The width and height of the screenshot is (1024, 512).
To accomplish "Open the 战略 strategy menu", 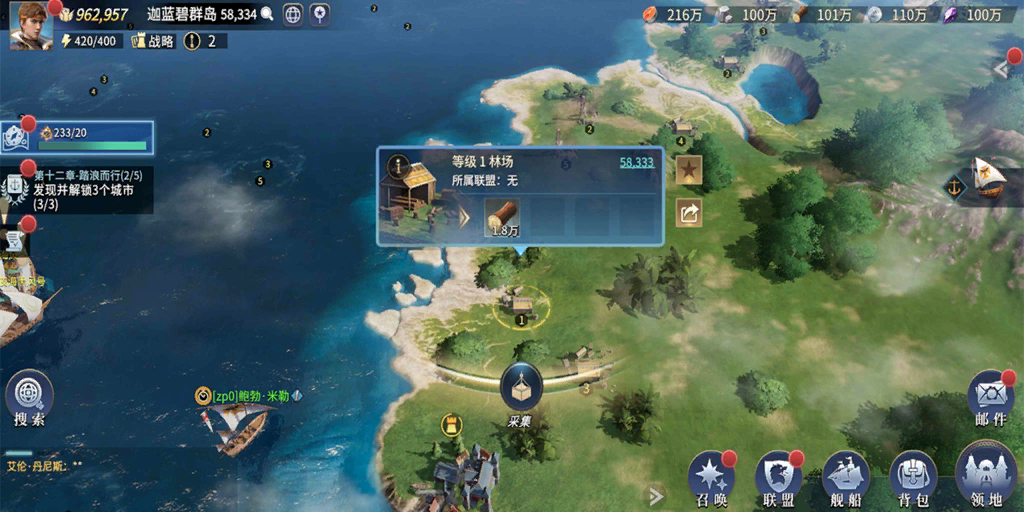I will [153, 41].
